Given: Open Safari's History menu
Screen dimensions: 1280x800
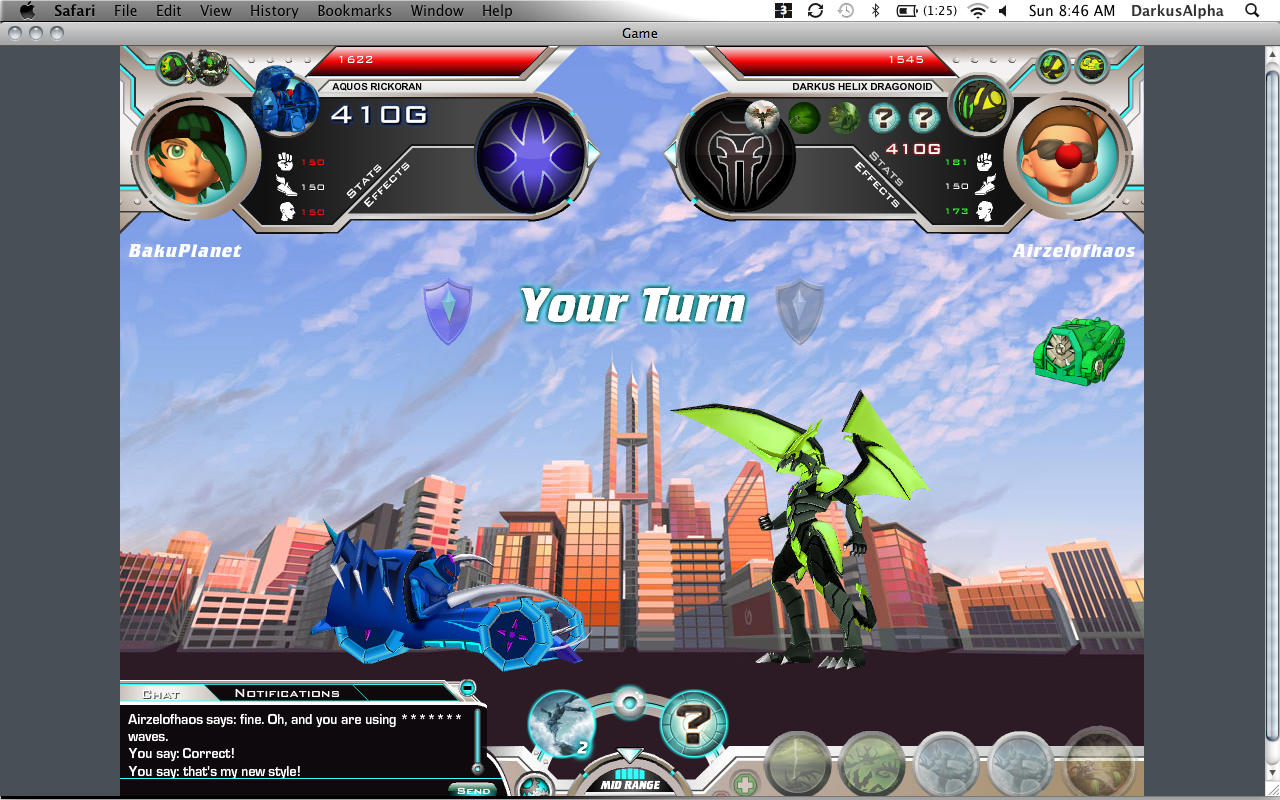Looking at the screenshot, I should [274, 11].
